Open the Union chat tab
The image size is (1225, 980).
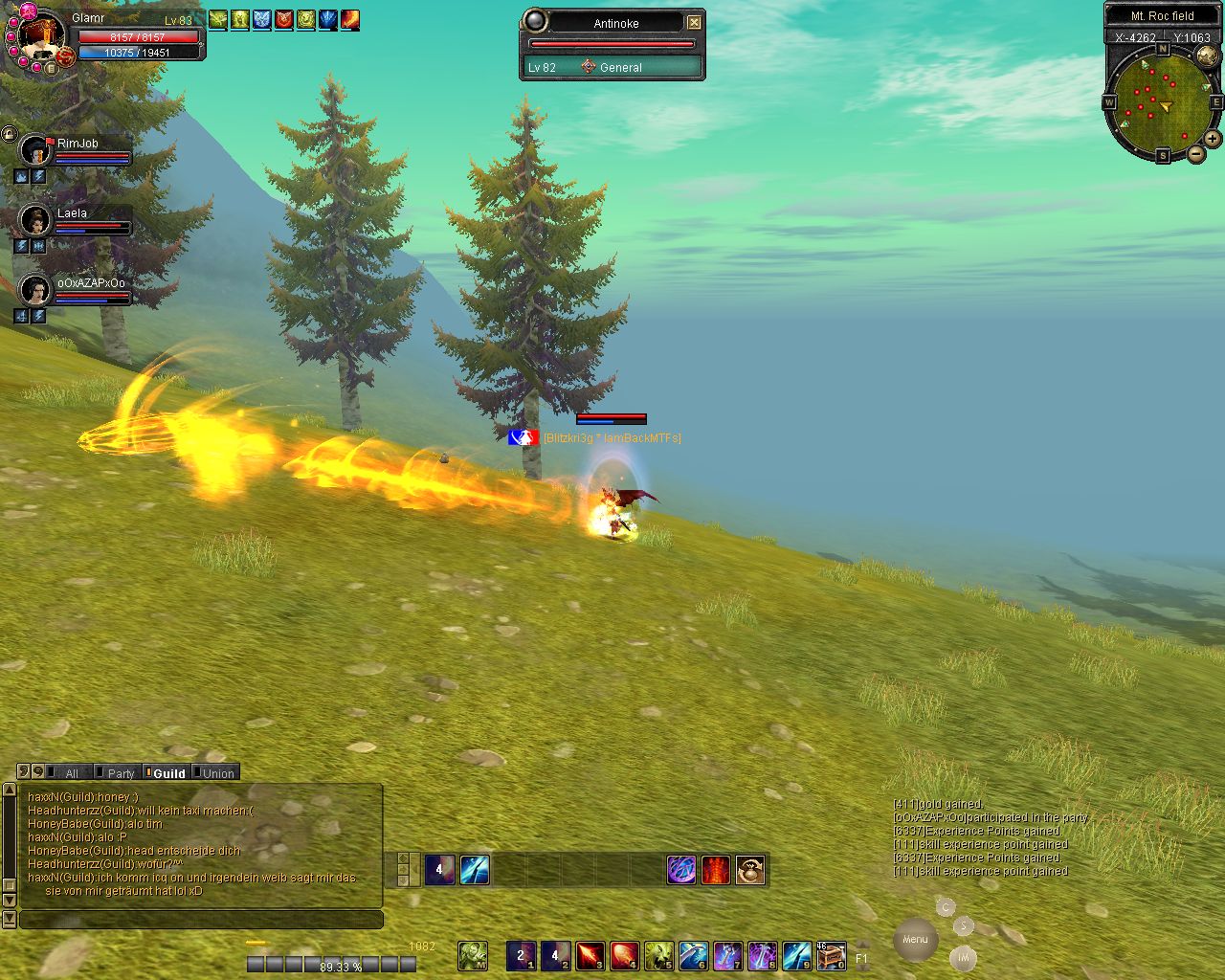pyautogui.click(x=217, y=773)
